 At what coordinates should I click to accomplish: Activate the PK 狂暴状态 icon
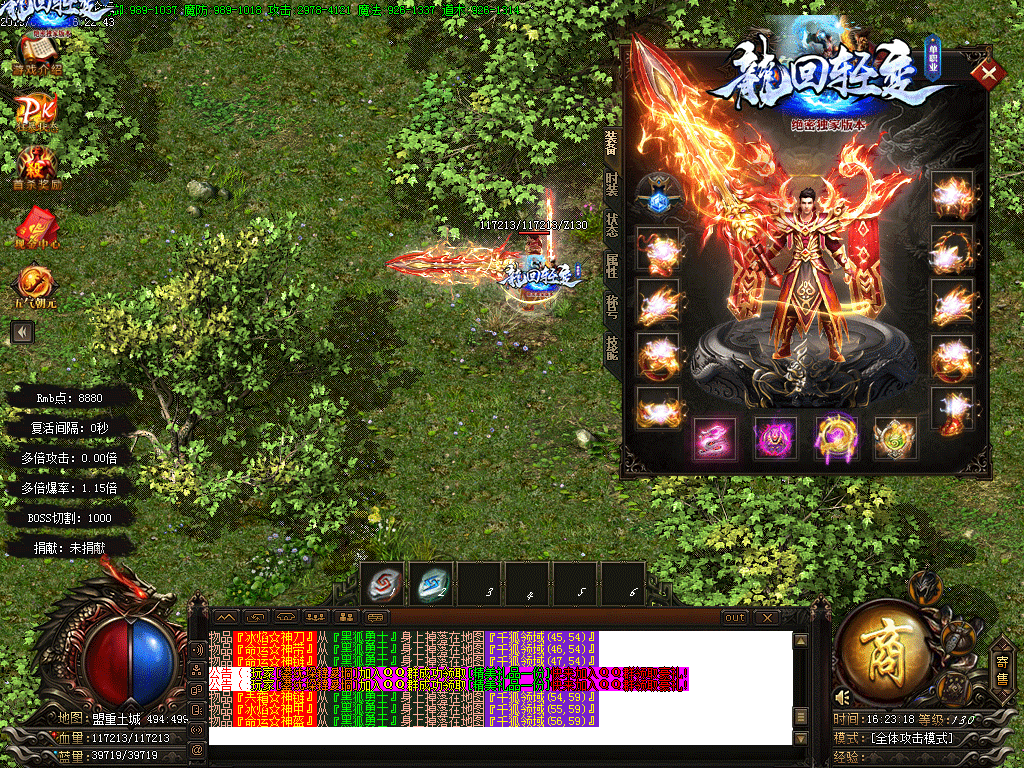point(38,112)
